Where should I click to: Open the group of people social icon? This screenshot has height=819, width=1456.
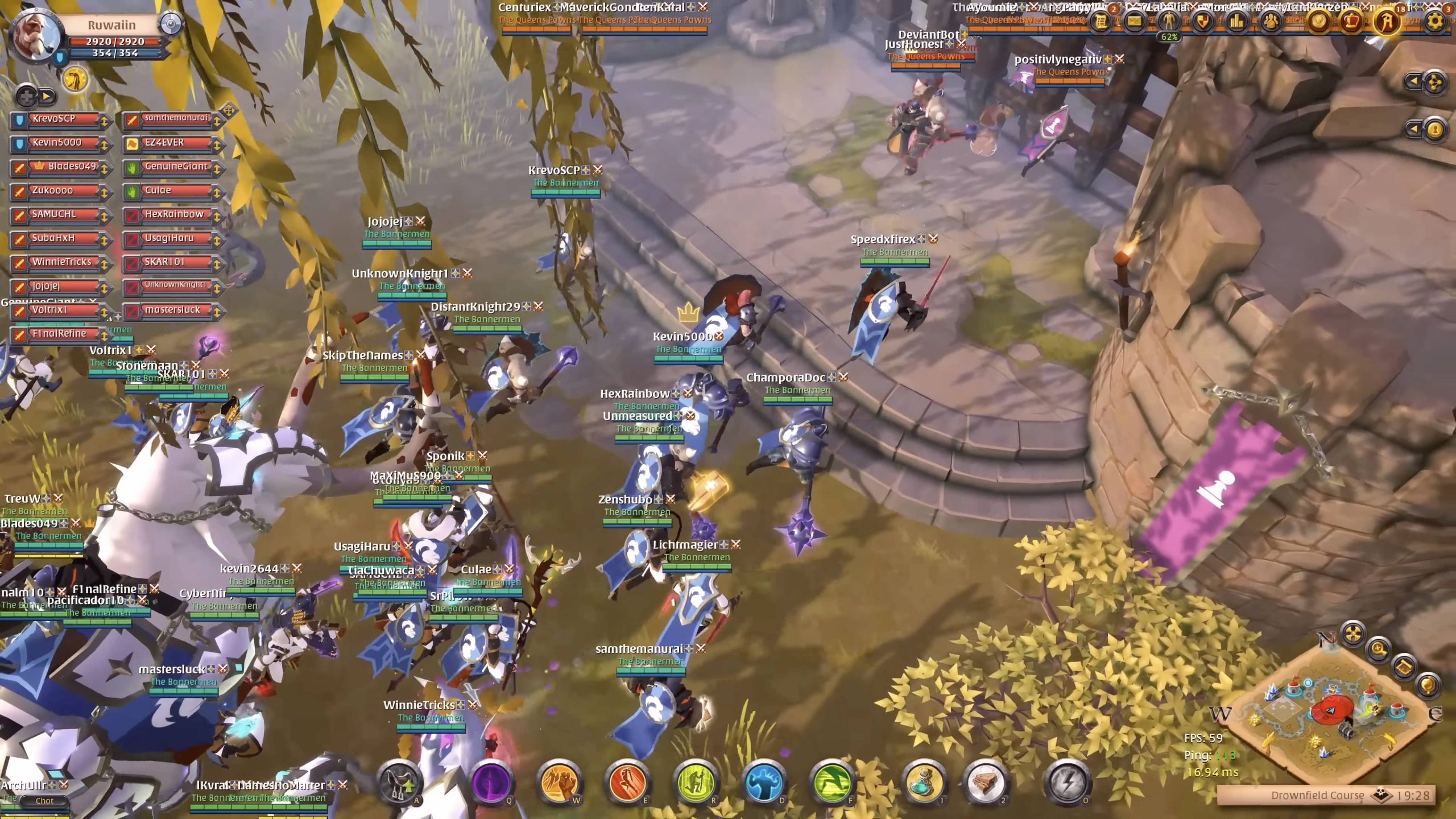click(x=1271, y=21)
